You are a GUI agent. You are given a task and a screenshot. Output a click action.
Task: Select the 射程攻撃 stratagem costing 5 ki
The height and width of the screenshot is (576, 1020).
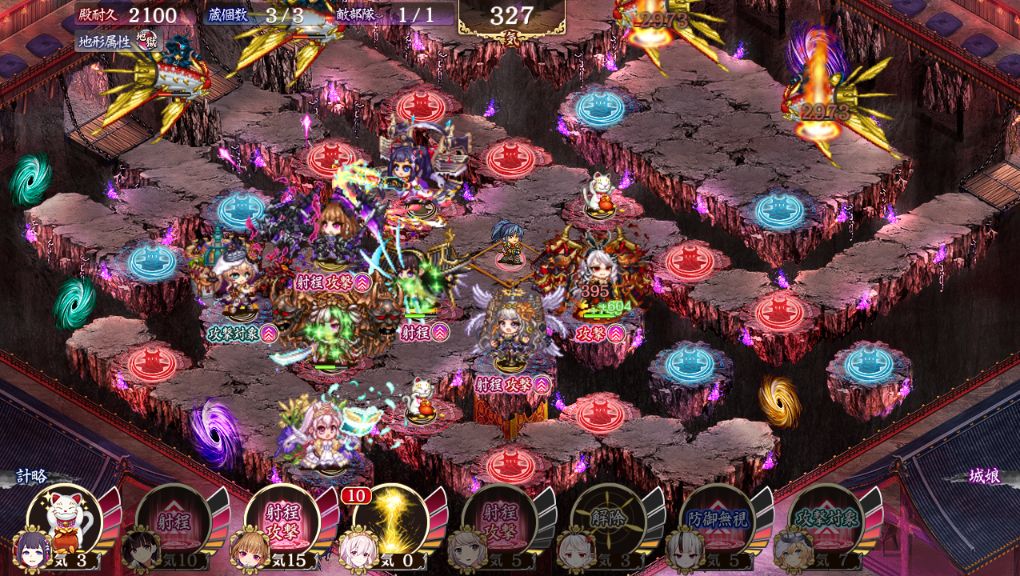(499, 518)
